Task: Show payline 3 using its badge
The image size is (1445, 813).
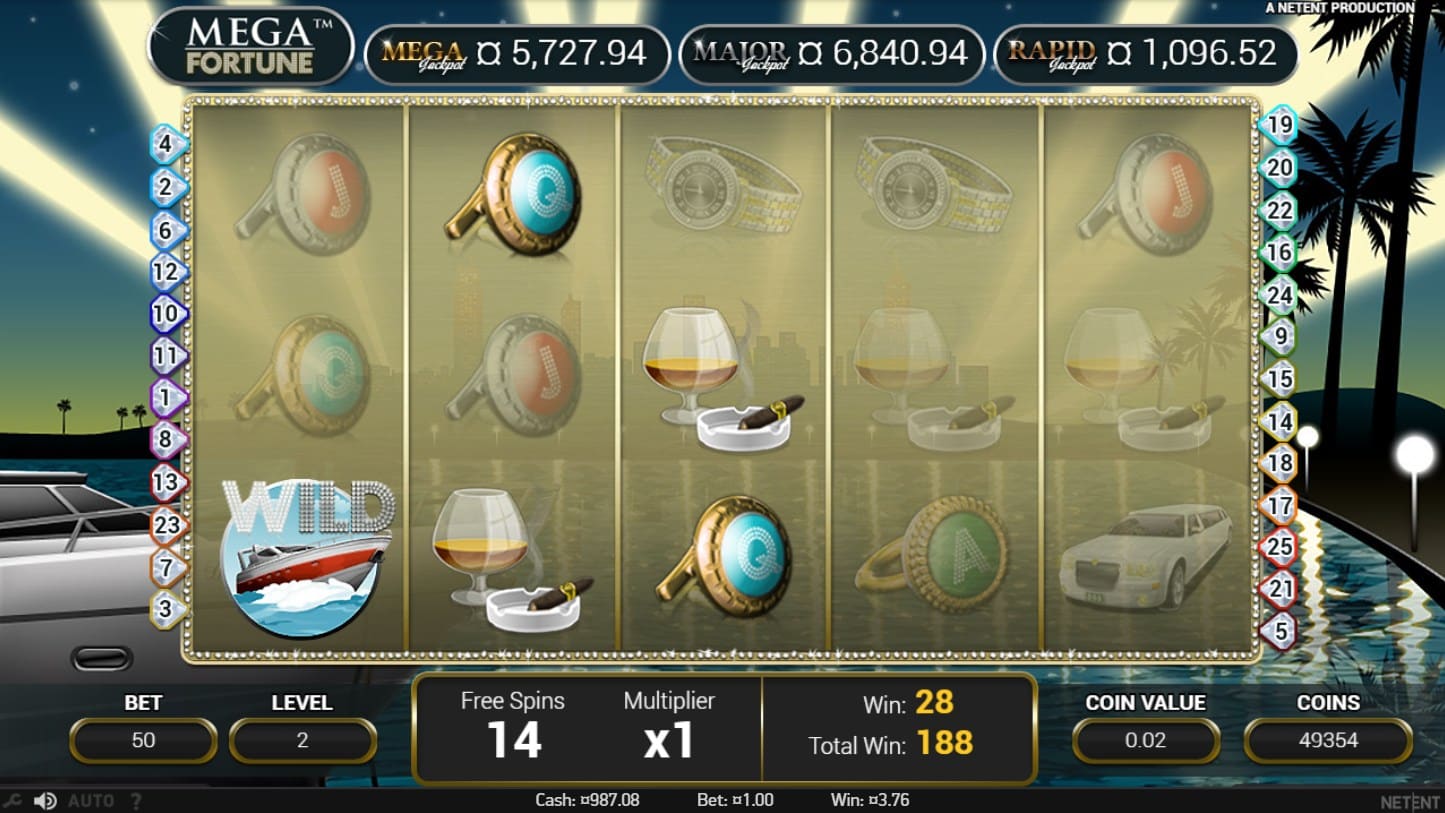Action: coord(168,608)
